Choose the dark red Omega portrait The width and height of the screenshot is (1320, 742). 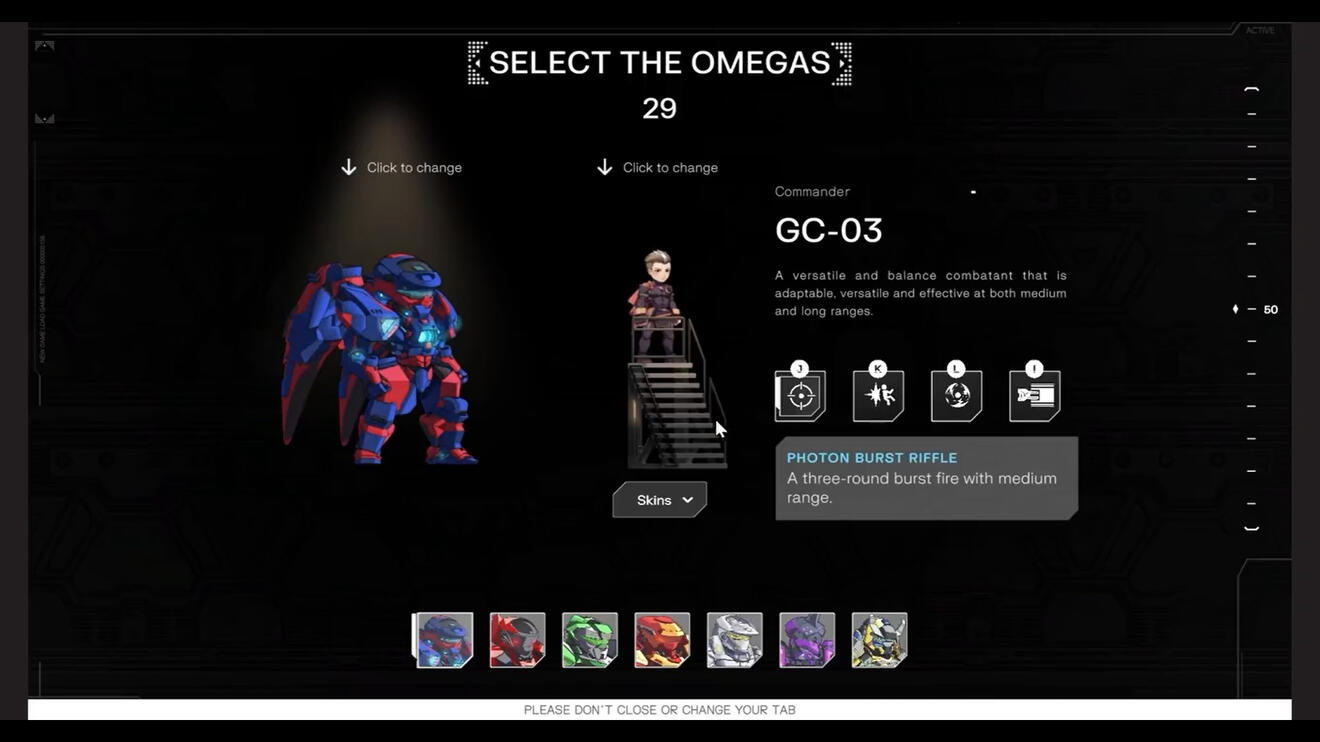(517, 640)
